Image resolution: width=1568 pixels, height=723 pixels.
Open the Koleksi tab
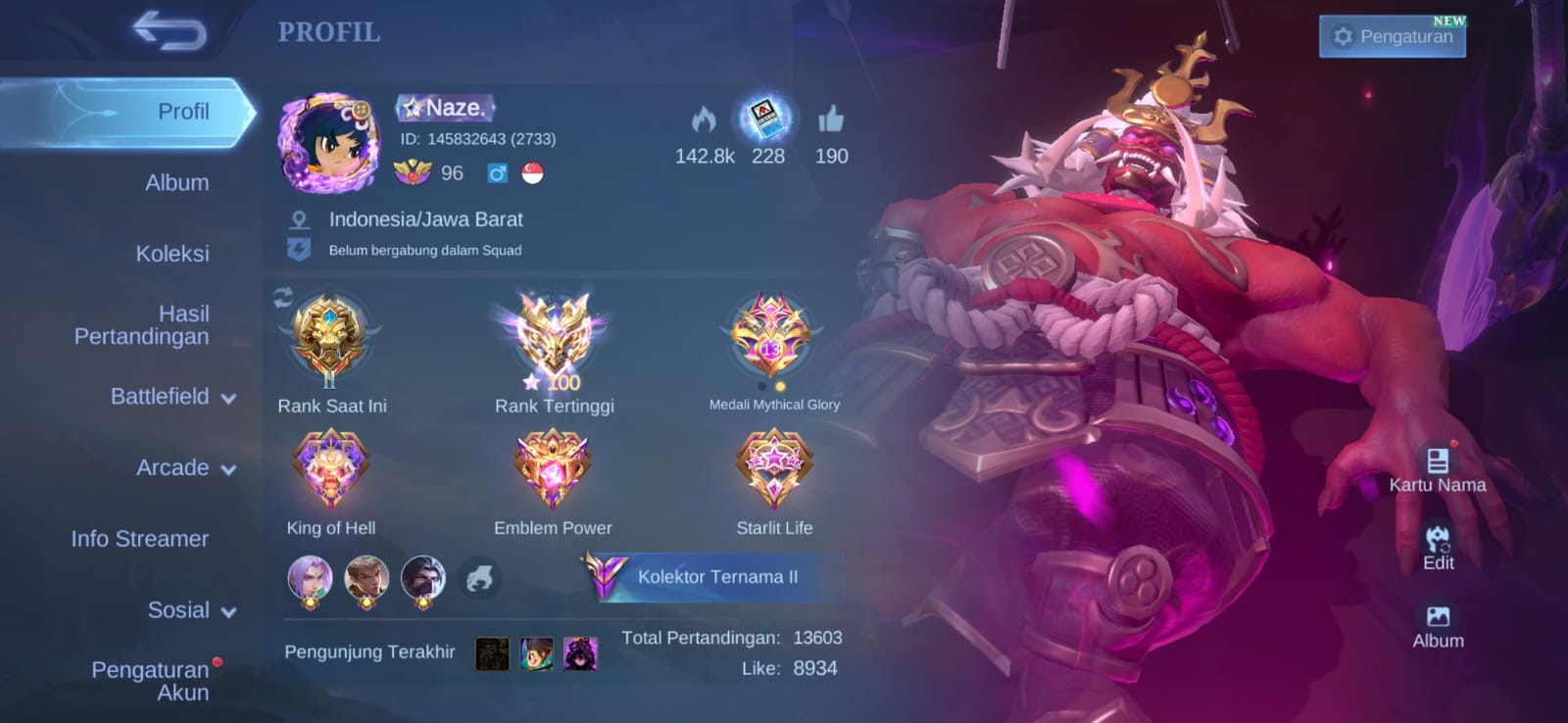172,254
